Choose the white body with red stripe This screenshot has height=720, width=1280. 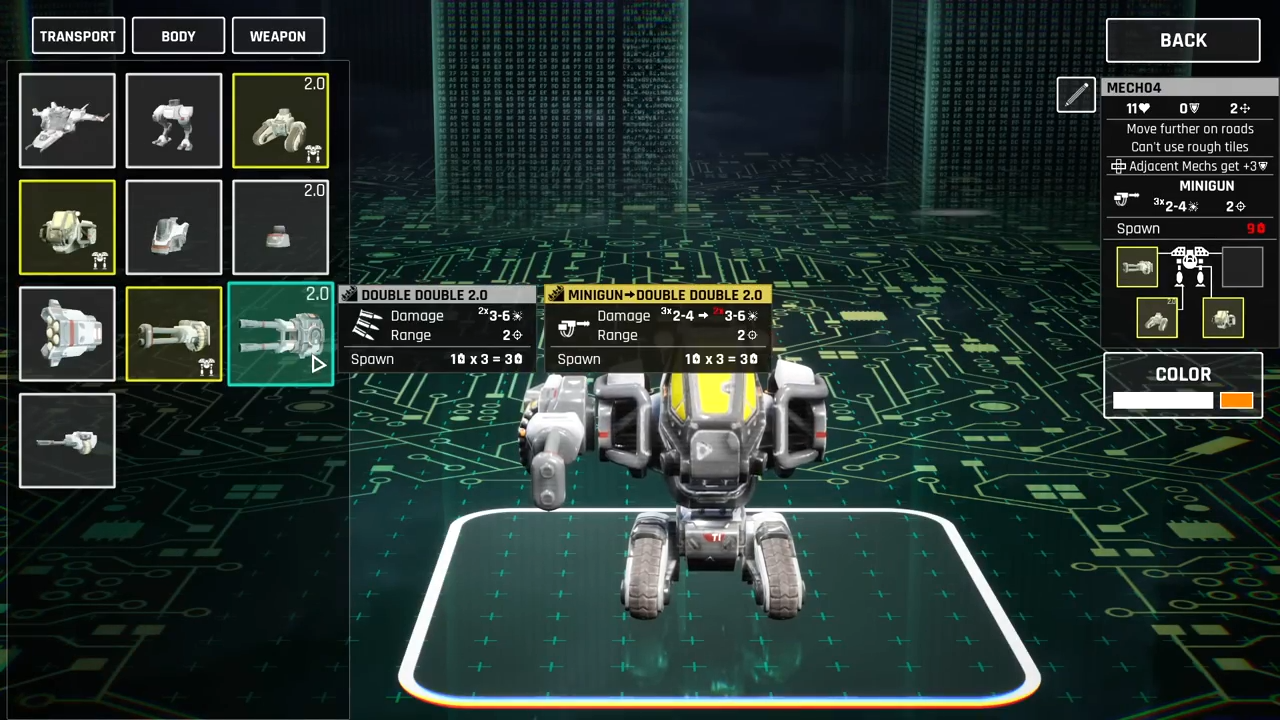click(174, 227)
